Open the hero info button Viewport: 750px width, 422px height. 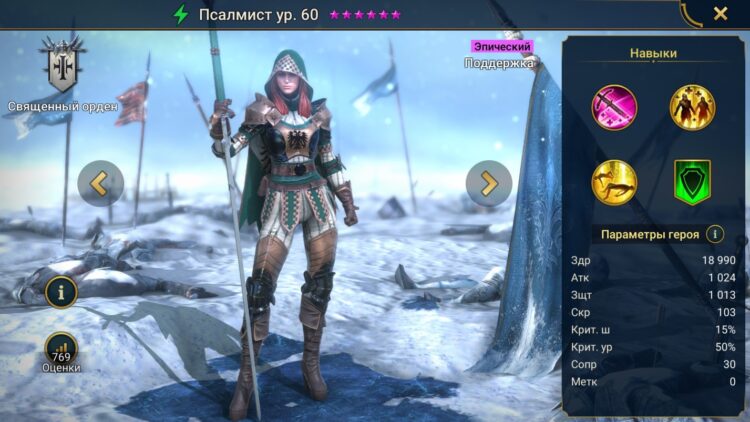[61, 292]
